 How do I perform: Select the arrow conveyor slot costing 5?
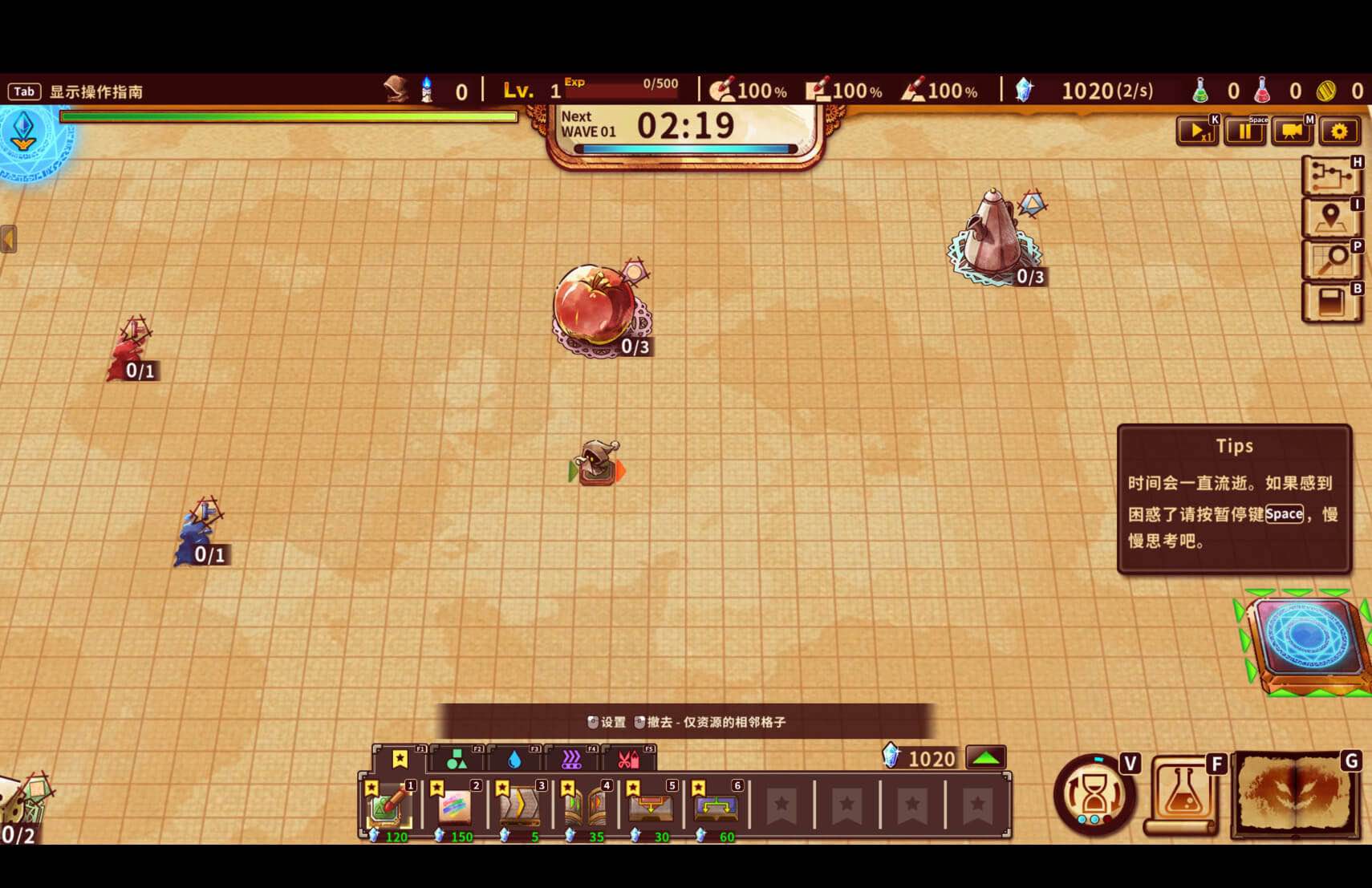pos(520,806)
